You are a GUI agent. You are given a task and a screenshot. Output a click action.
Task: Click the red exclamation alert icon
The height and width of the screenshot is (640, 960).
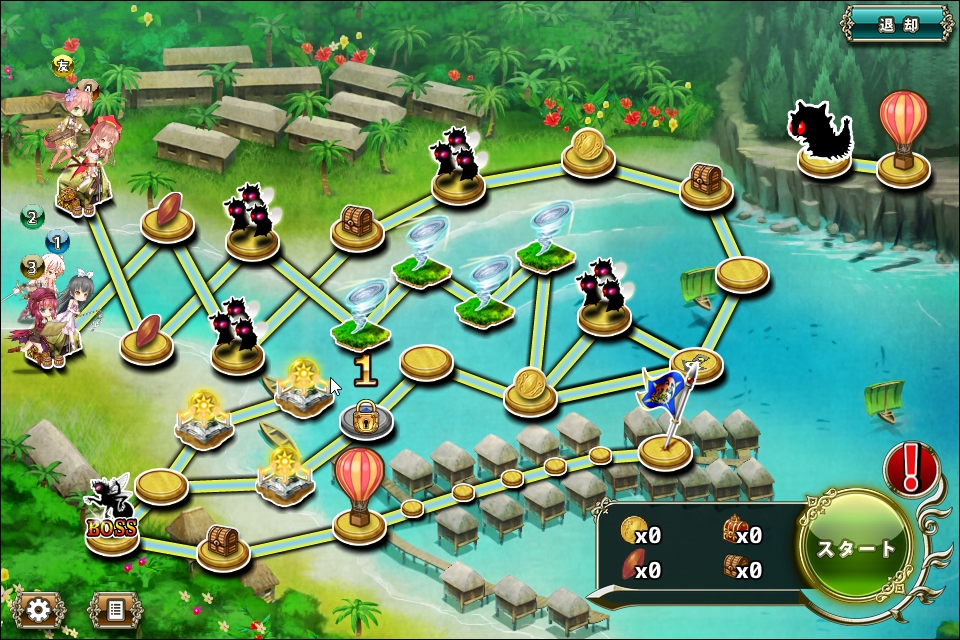point(911,468)
